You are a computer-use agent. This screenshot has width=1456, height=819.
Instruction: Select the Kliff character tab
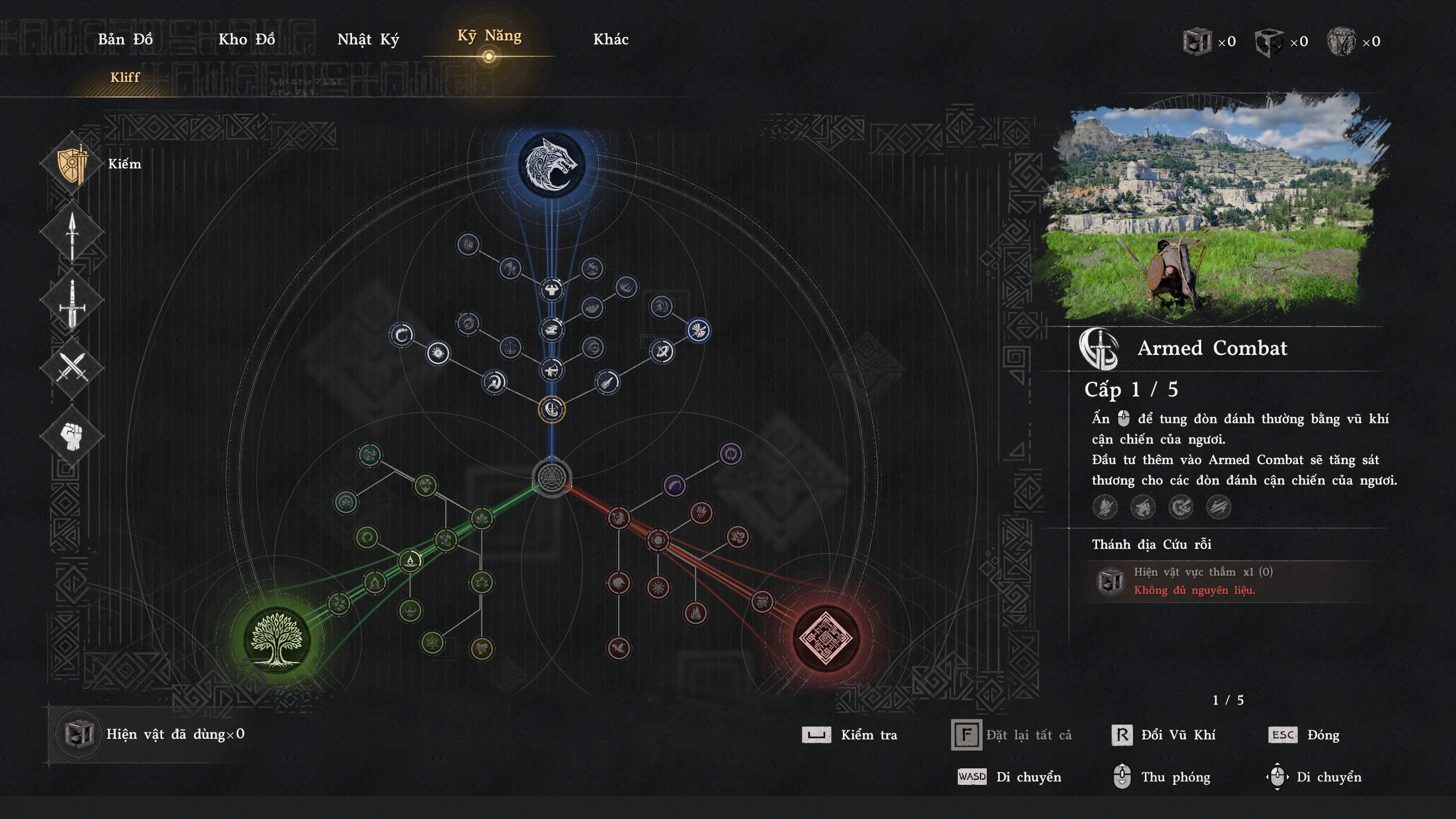pyautogui.click(x=125, y=77)
